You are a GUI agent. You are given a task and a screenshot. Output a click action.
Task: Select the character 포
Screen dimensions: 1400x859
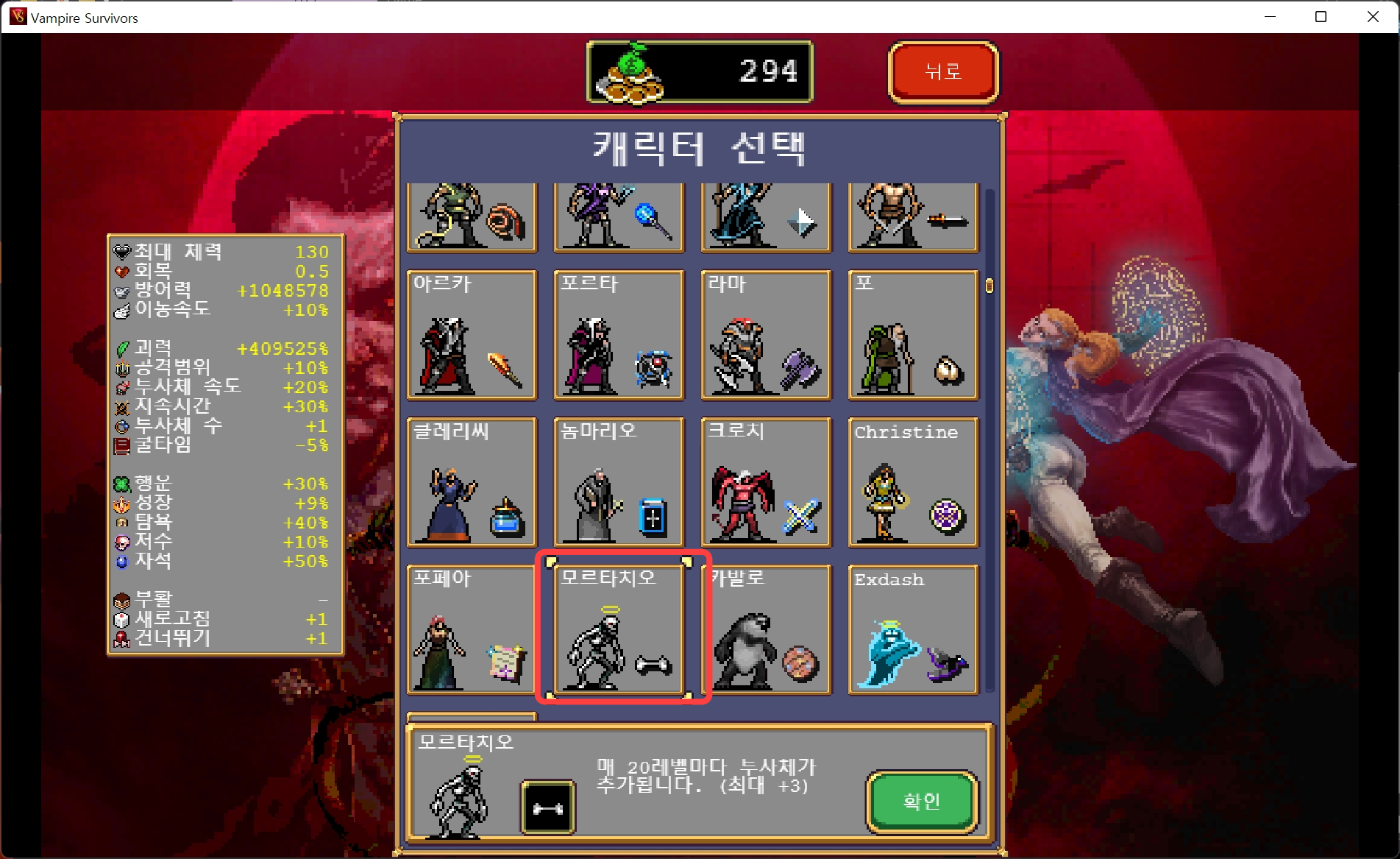[913, 336]
